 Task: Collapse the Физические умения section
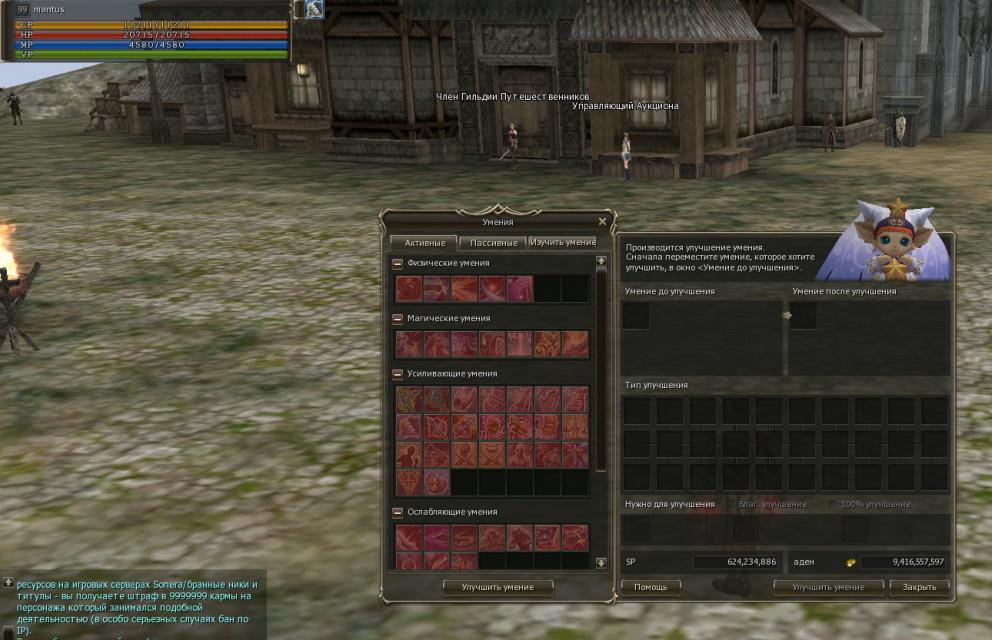tap(398, 264)
